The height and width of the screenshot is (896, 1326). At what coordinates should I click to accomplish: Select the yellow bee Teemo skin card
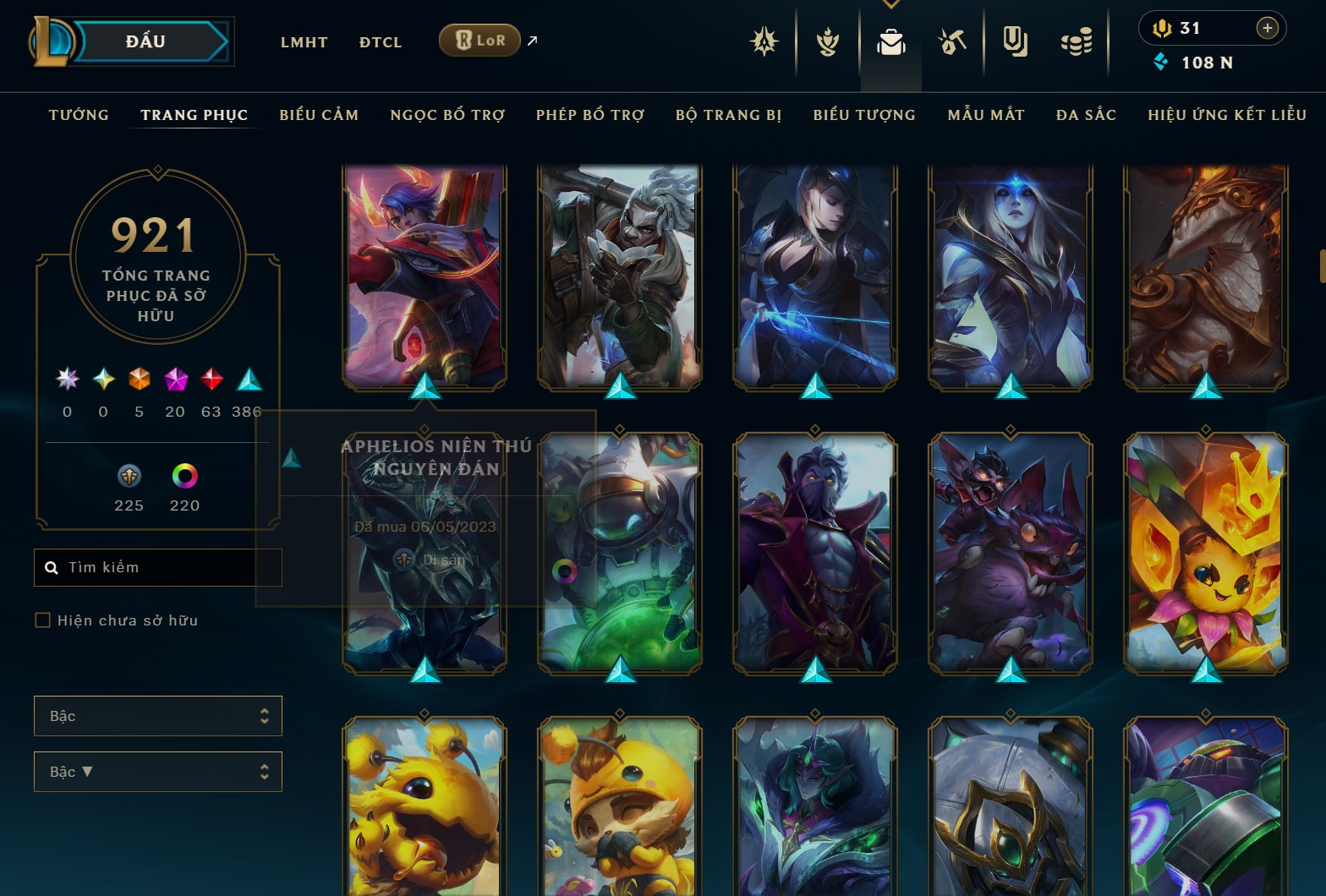click(619, 807)
